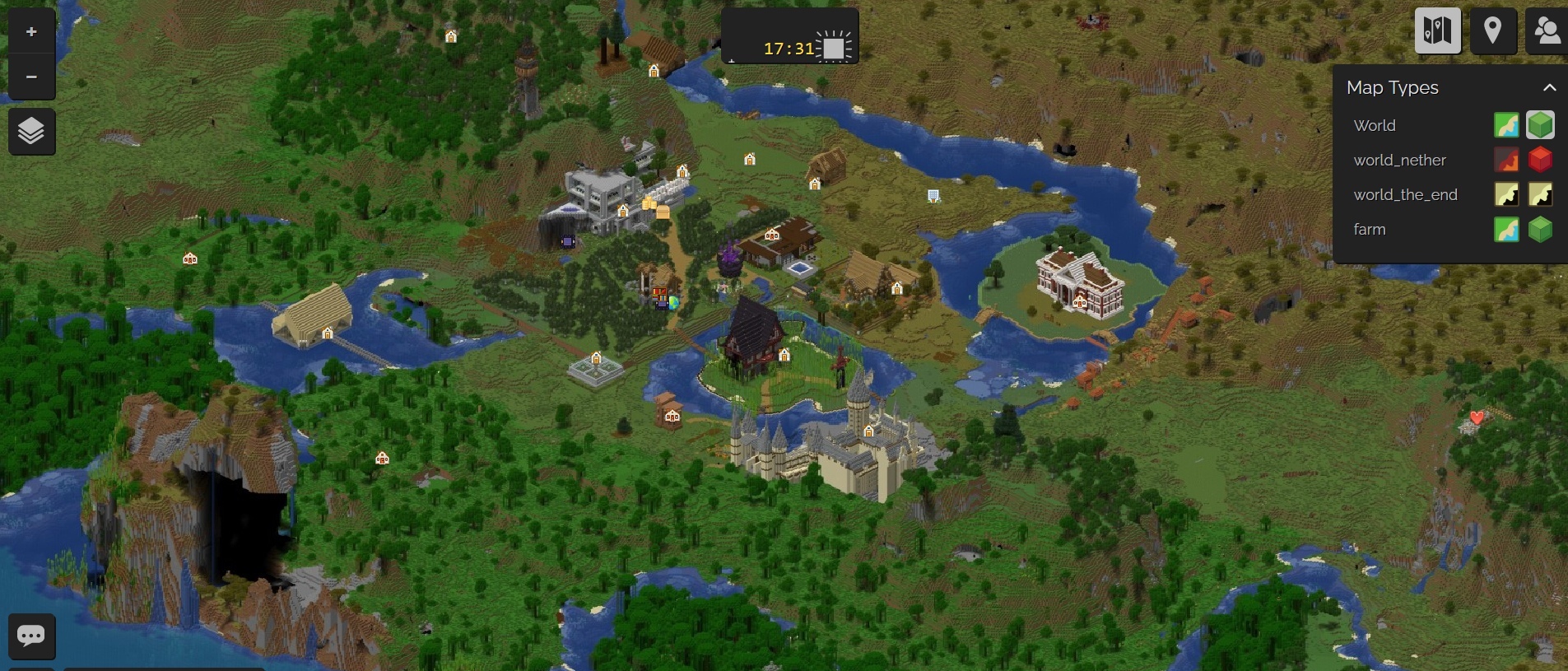
Task: Switch to world_nether flat map
Action: pos(1506,160)
